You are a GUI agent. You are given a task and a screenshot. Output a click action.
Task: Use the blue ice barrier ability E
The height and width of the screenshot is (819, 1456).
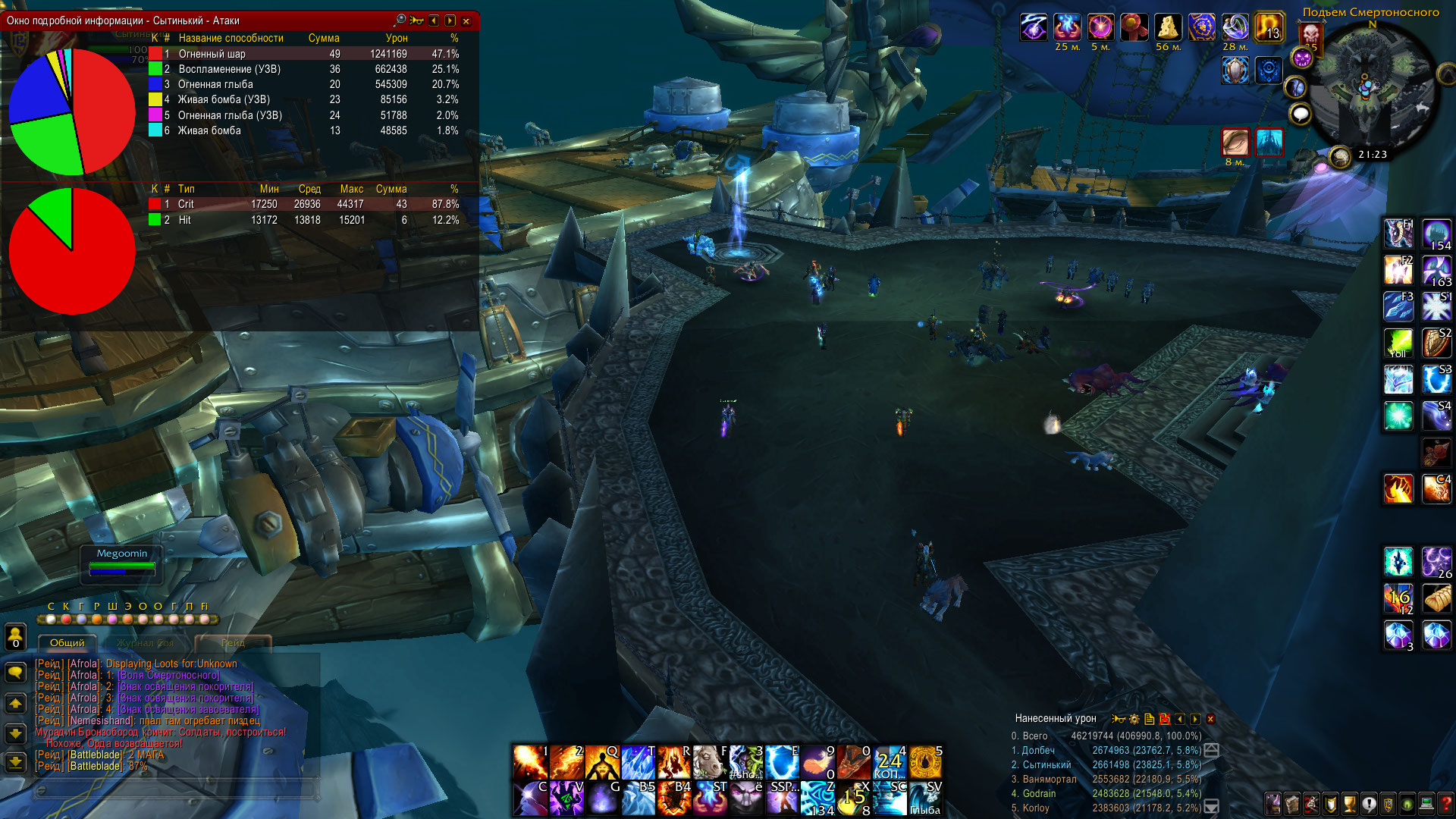point(782,761)
